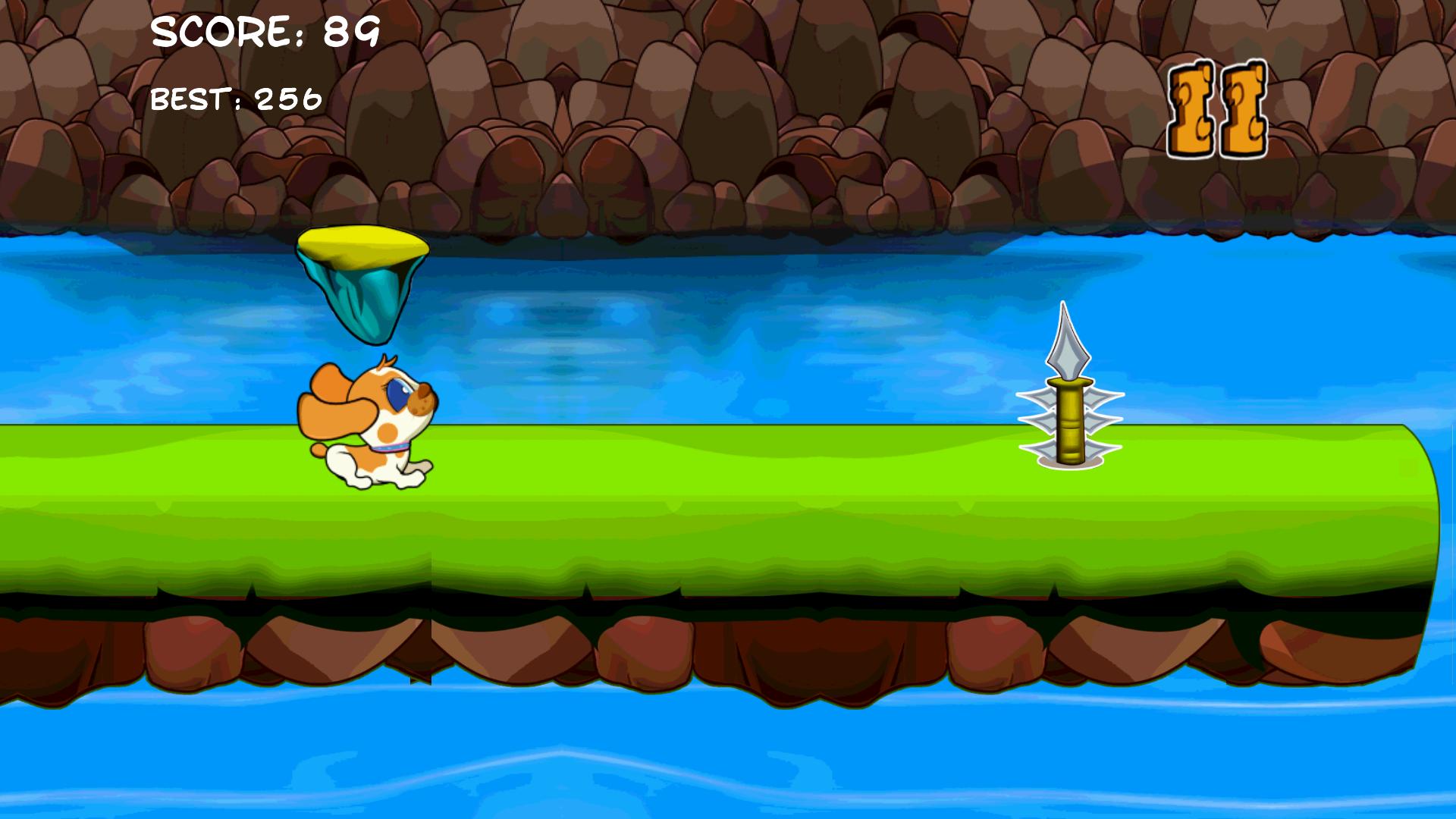The image size is (1456, 819).
Task: Select the left bar of the pause icon
Action: [1191, 106]
